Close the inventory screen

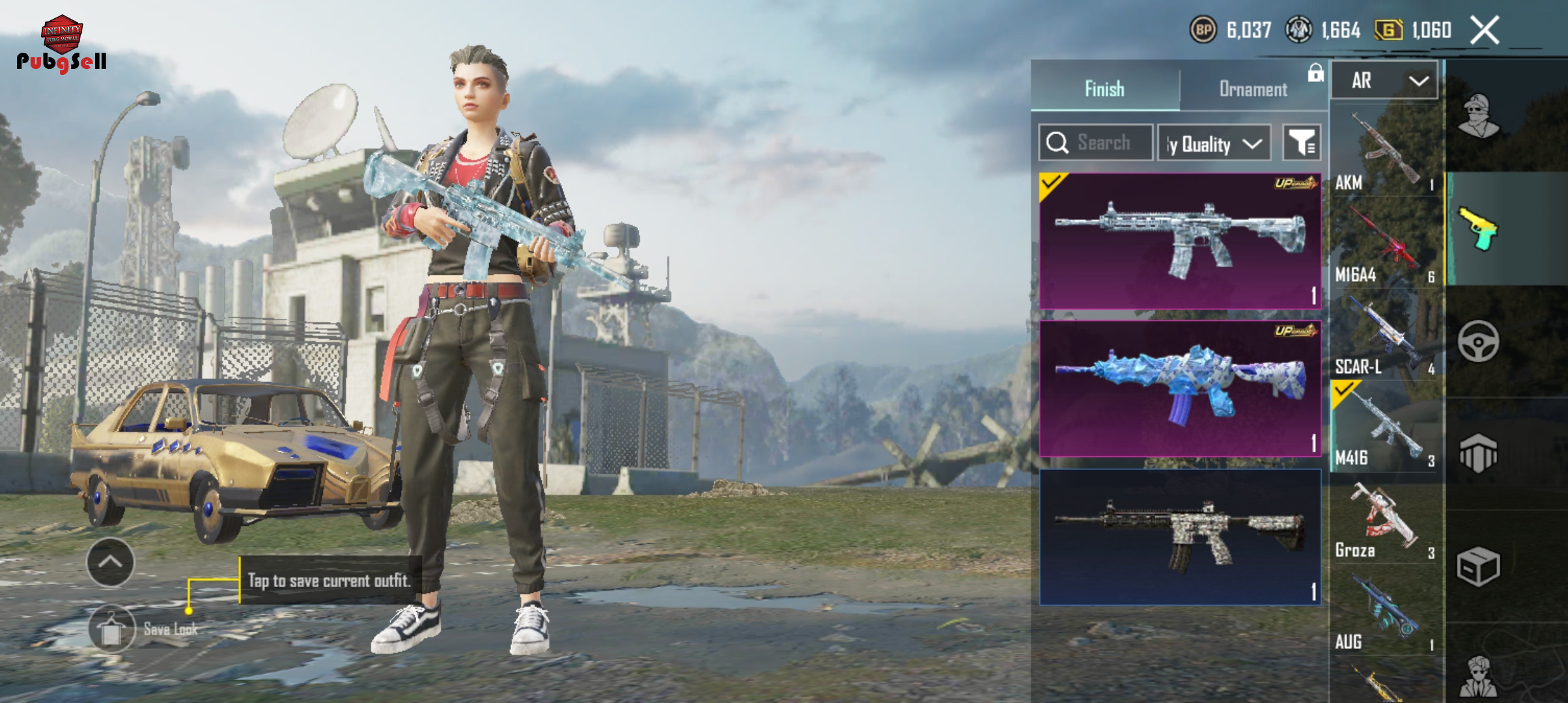click(1485, 31)
